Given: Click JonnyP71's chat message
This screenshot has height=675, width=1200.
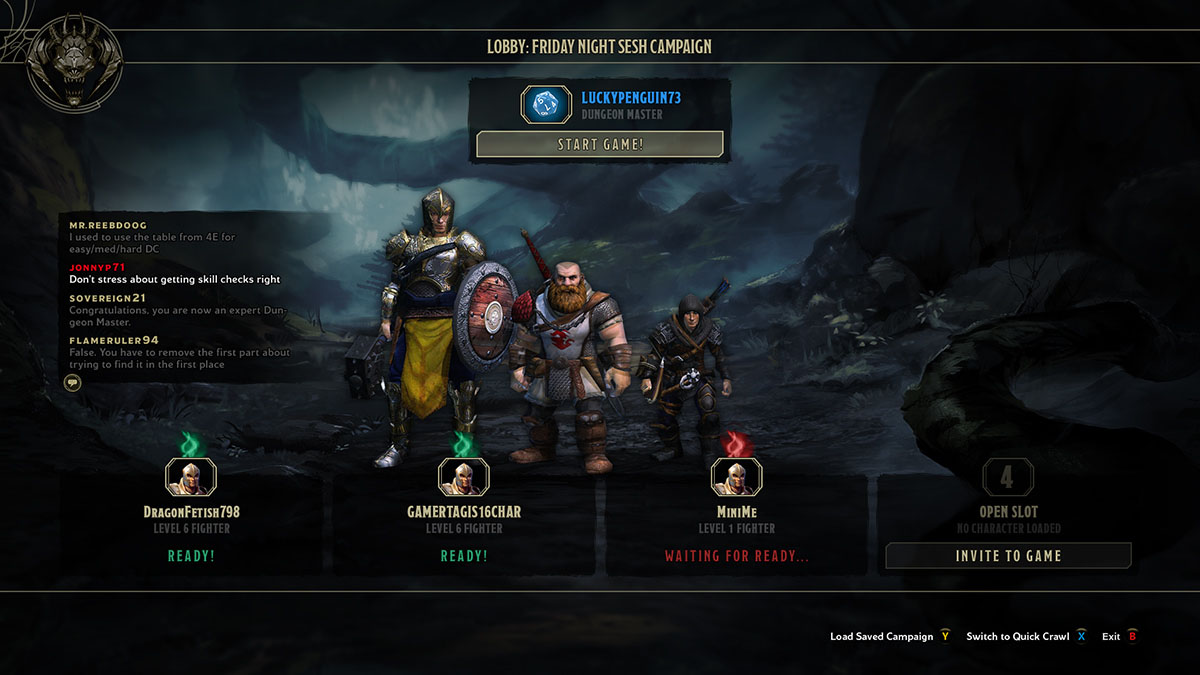Looking at the screenshot, I should point(175,279).
